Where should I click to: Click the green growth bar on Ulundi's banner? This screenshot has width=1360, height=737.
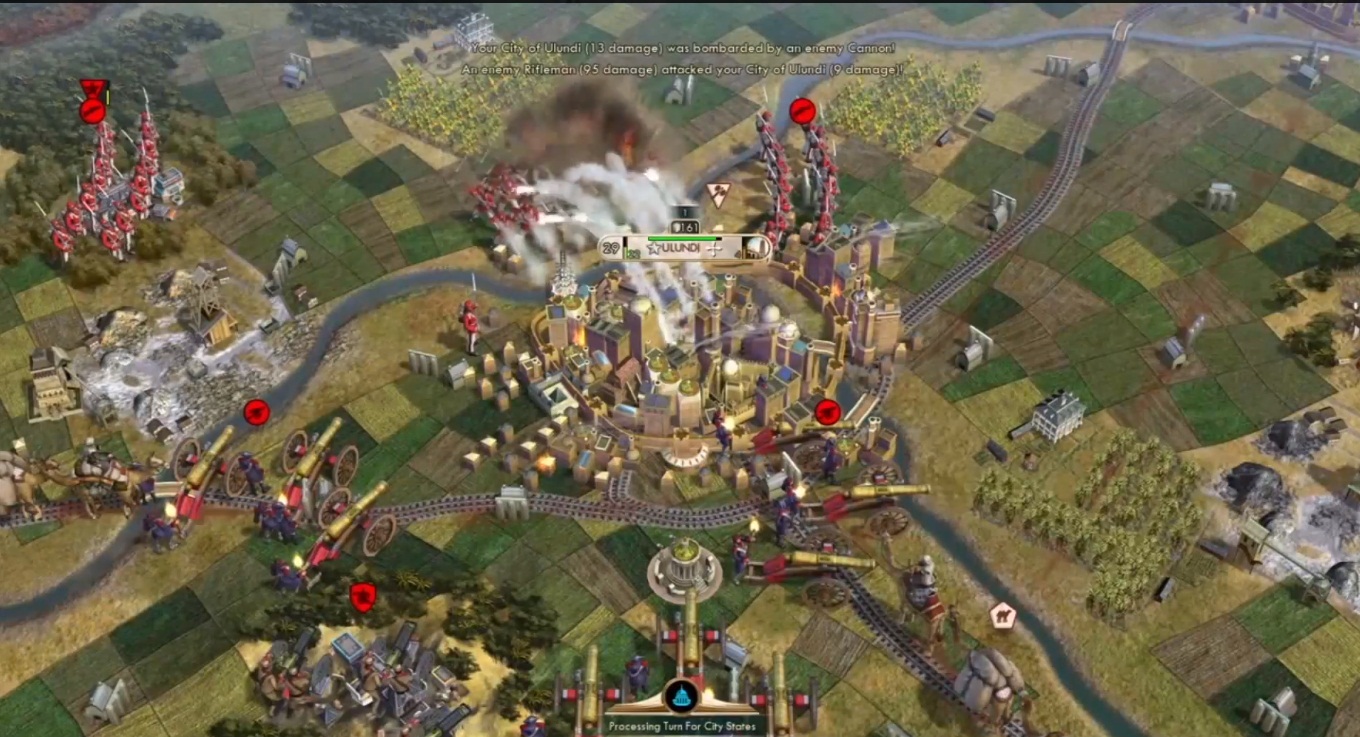pos(682,238)
